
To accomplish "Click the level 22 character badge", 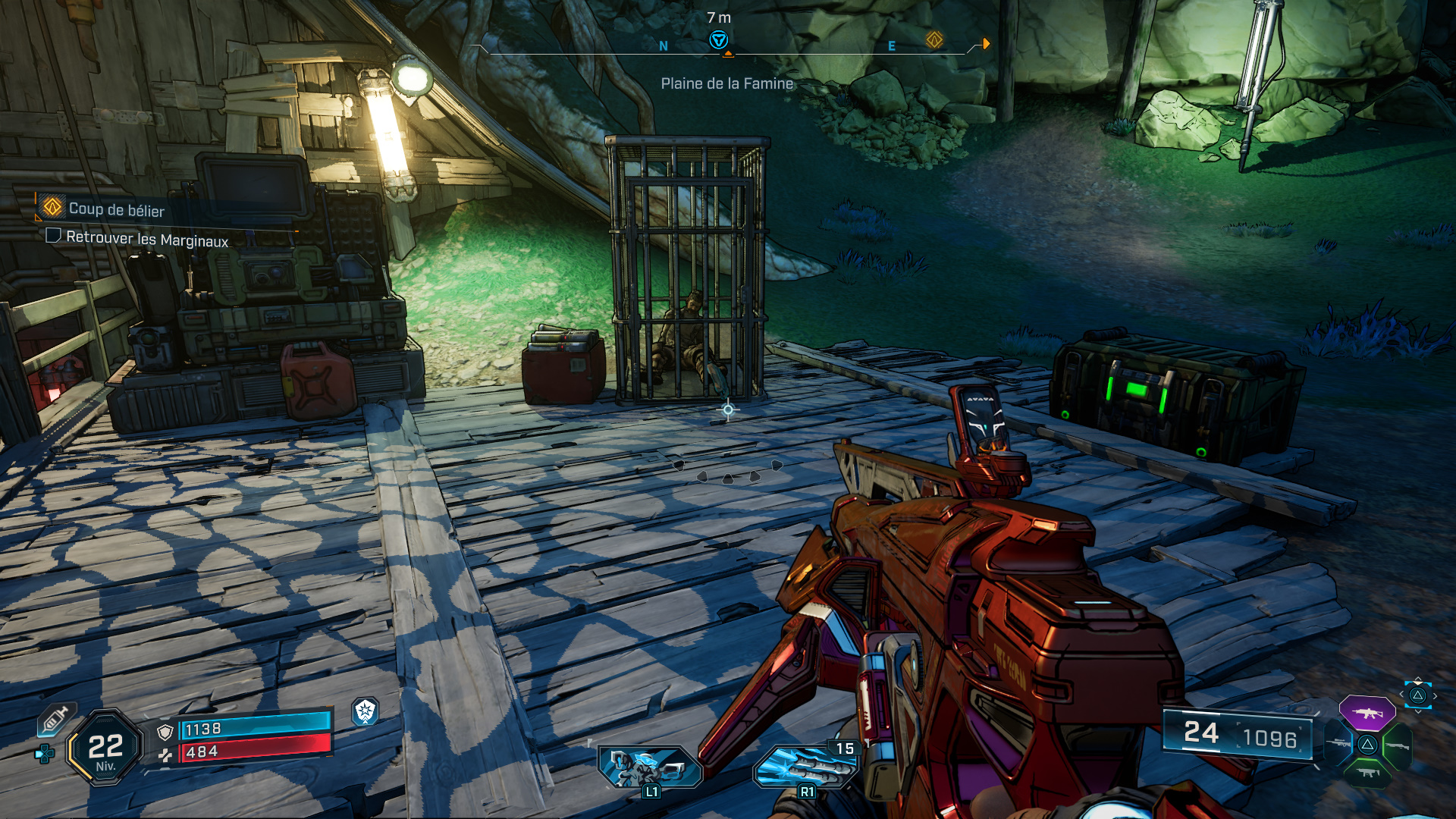I will tap(105, 748).
